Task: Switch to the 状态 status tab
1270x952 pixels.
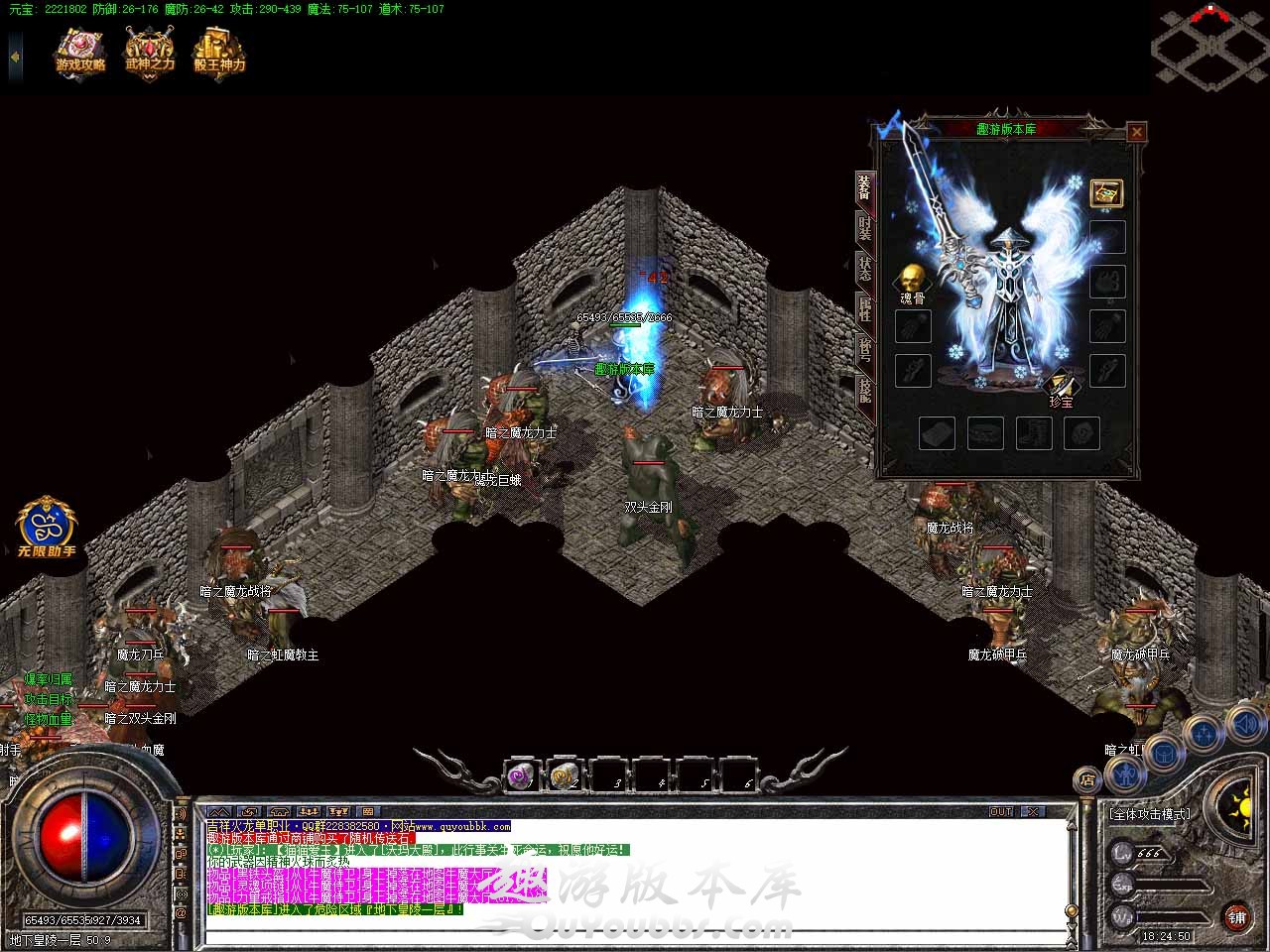Action: pyautogui.click(x=865, y=271)
